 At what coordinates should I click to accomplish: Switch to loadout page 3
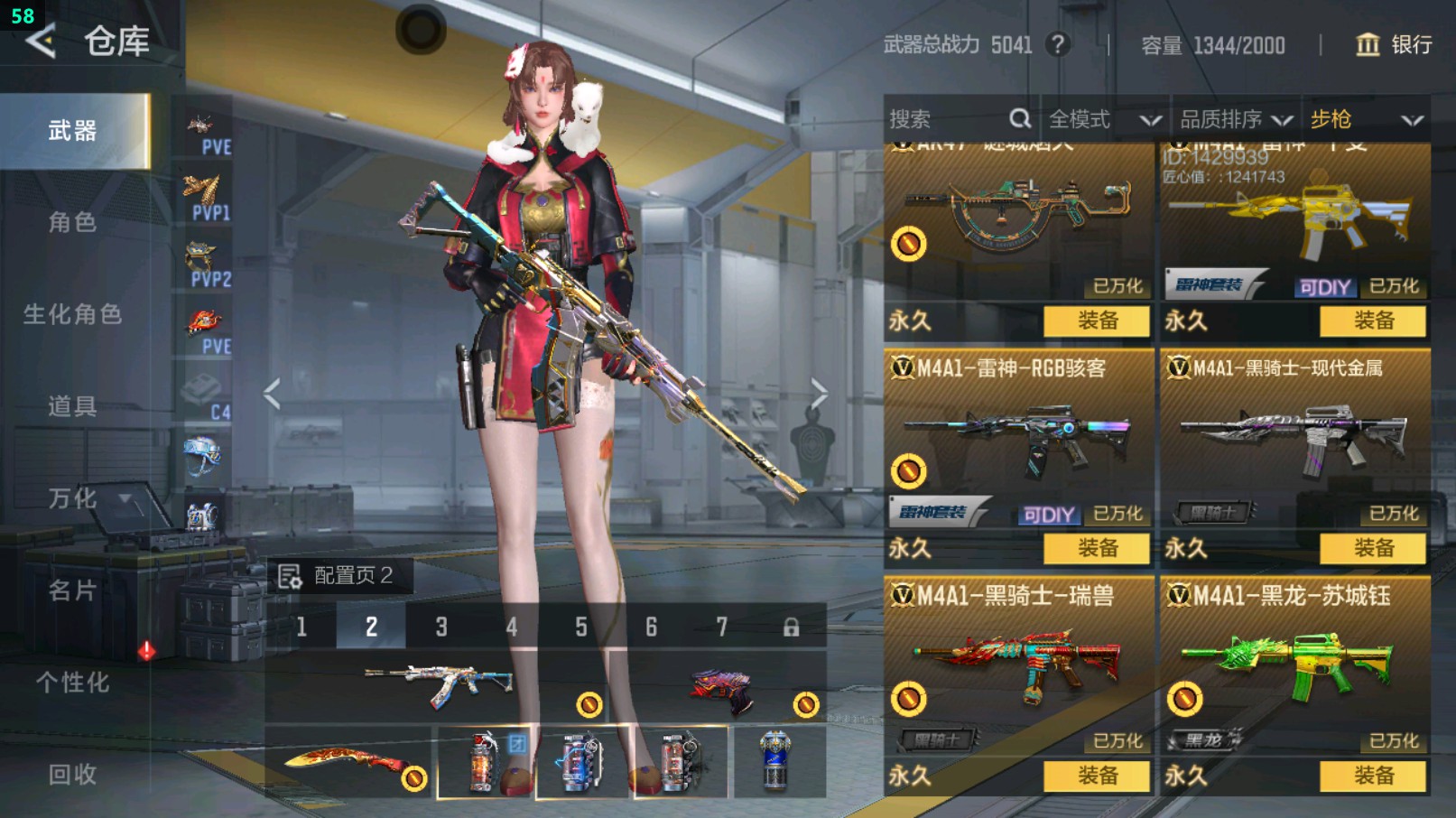[x=441, y=627]
